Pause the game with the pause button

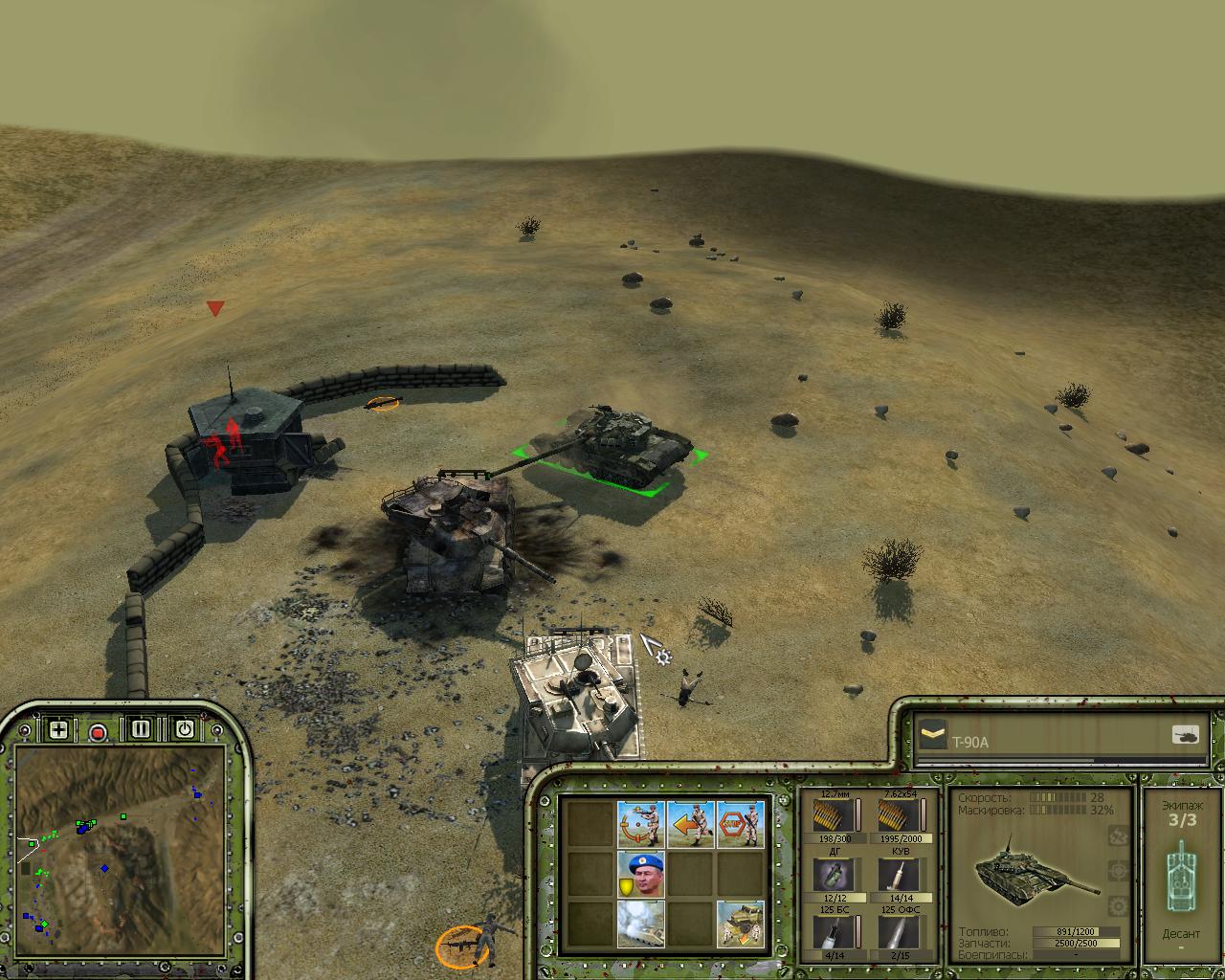click(x=141, y=730)
